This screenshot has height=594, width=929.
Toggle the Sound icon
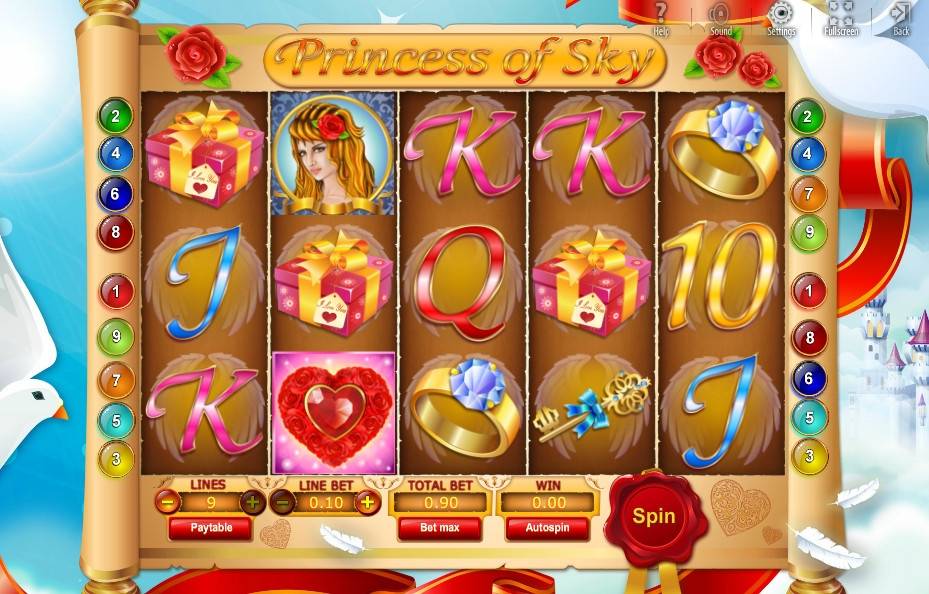(720, 16)
